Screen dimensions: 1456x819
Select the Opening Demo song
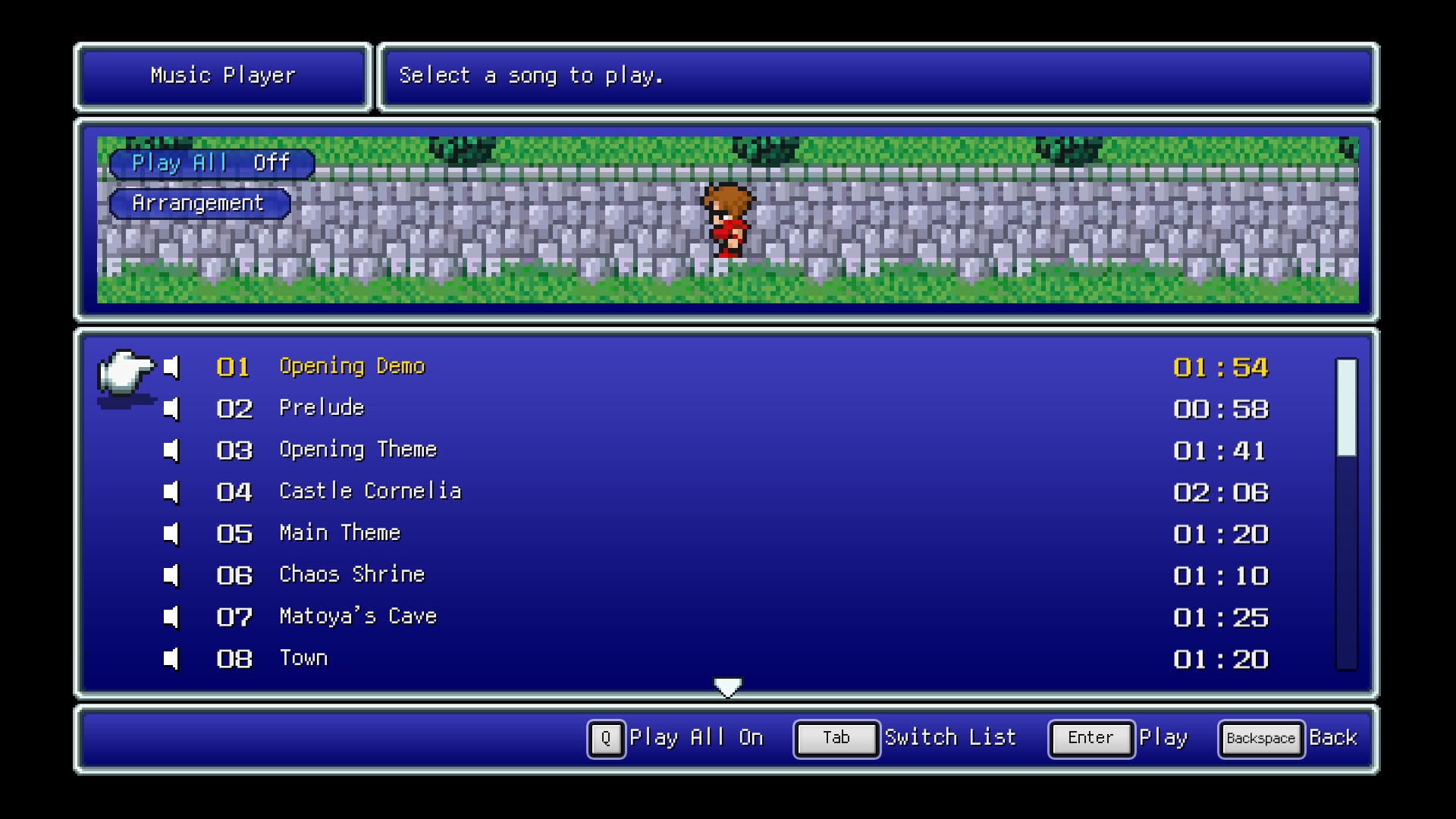coord(352,367)
